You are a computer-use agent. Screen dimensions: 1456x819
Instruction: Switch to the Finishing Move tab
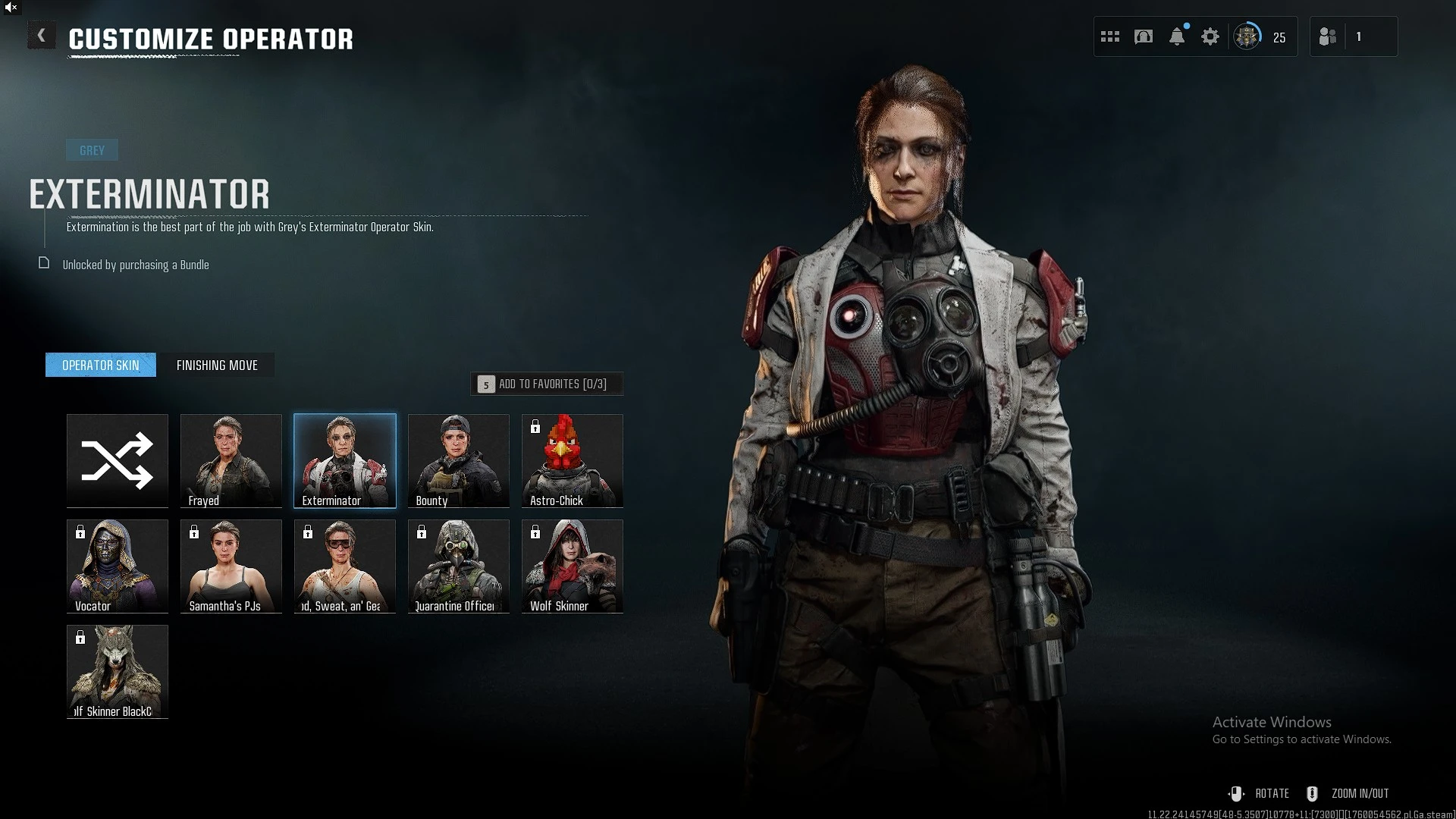pos(217,366)
